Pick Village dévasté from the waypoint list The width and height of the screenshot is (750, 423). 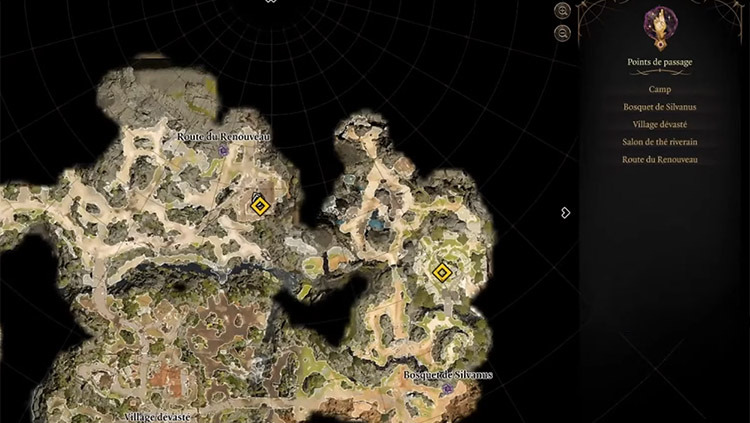[659, 124]
